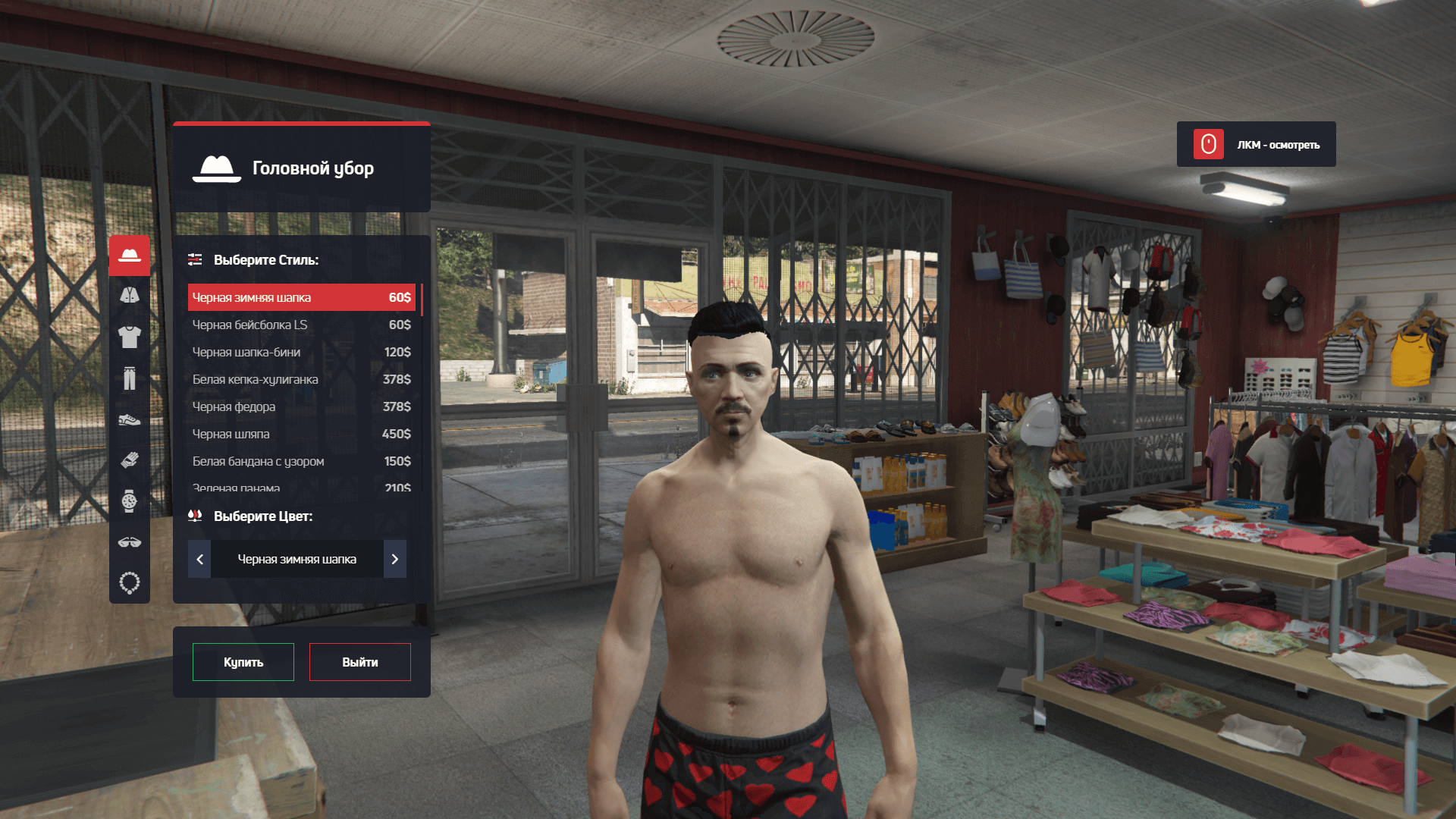Open the hat category tab
Viewport: 1456px width, 819px height.
coord(130,255)
